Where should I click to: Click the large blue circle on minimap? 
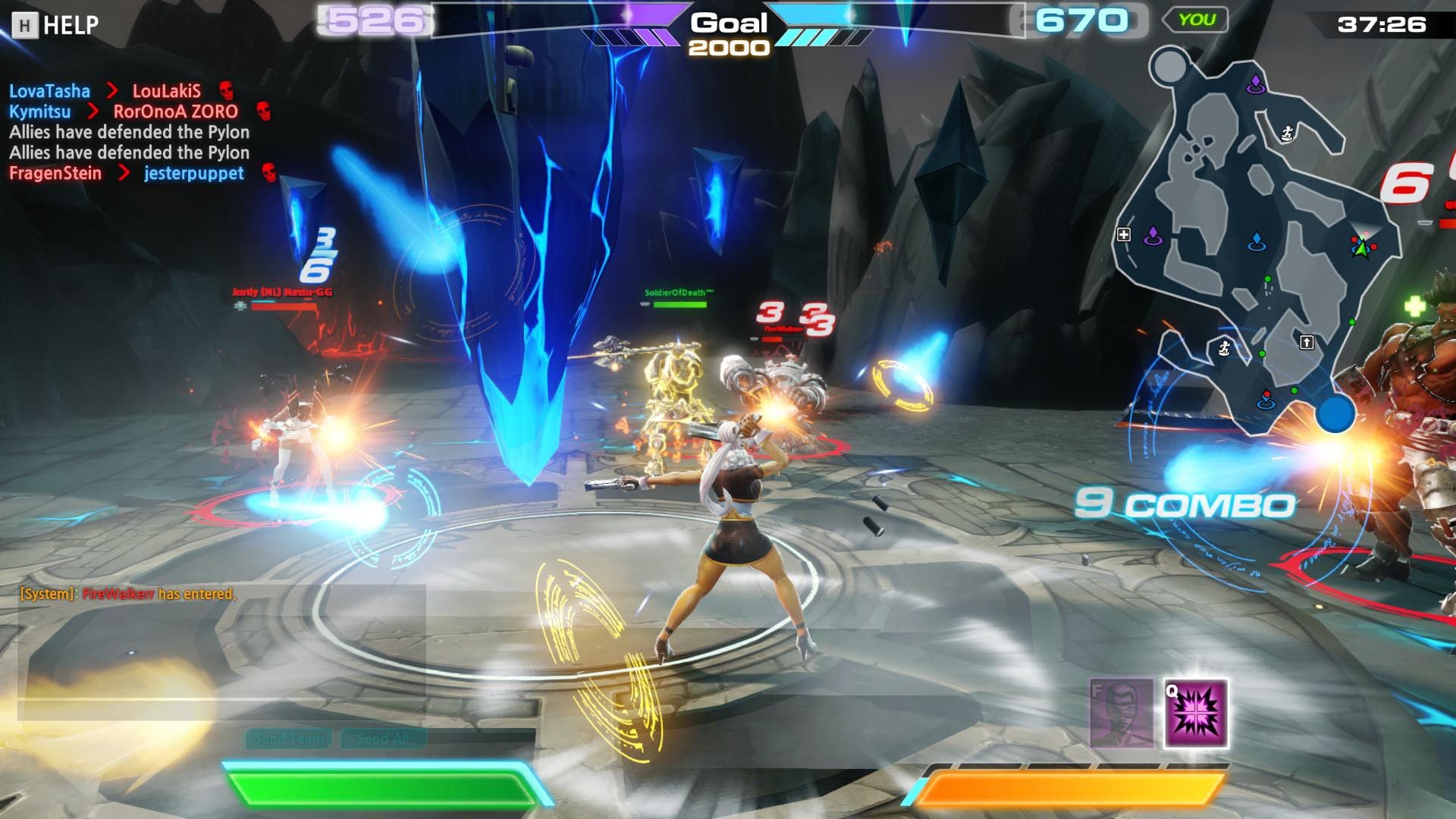(x=1335, y=415)
